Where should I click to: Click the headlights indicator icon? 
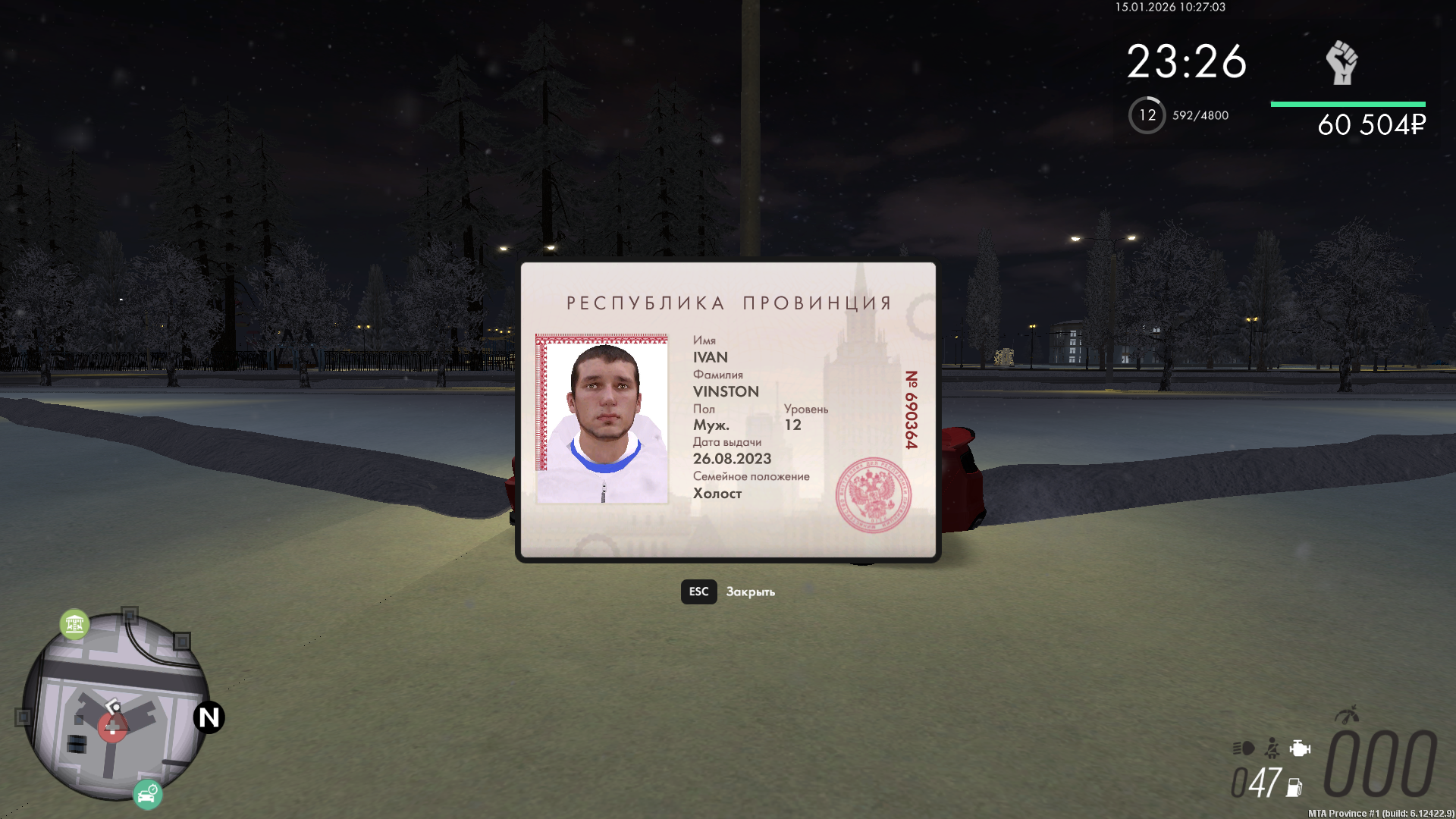[1243, 748]
